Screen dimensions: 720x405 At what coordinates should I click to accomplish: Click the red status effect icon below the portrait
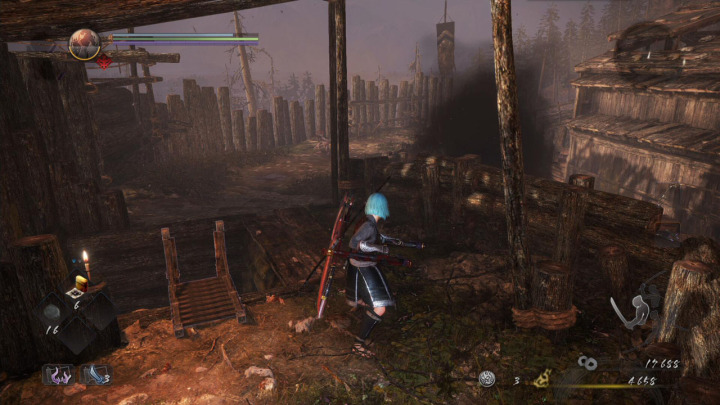[x=102, y=63]
